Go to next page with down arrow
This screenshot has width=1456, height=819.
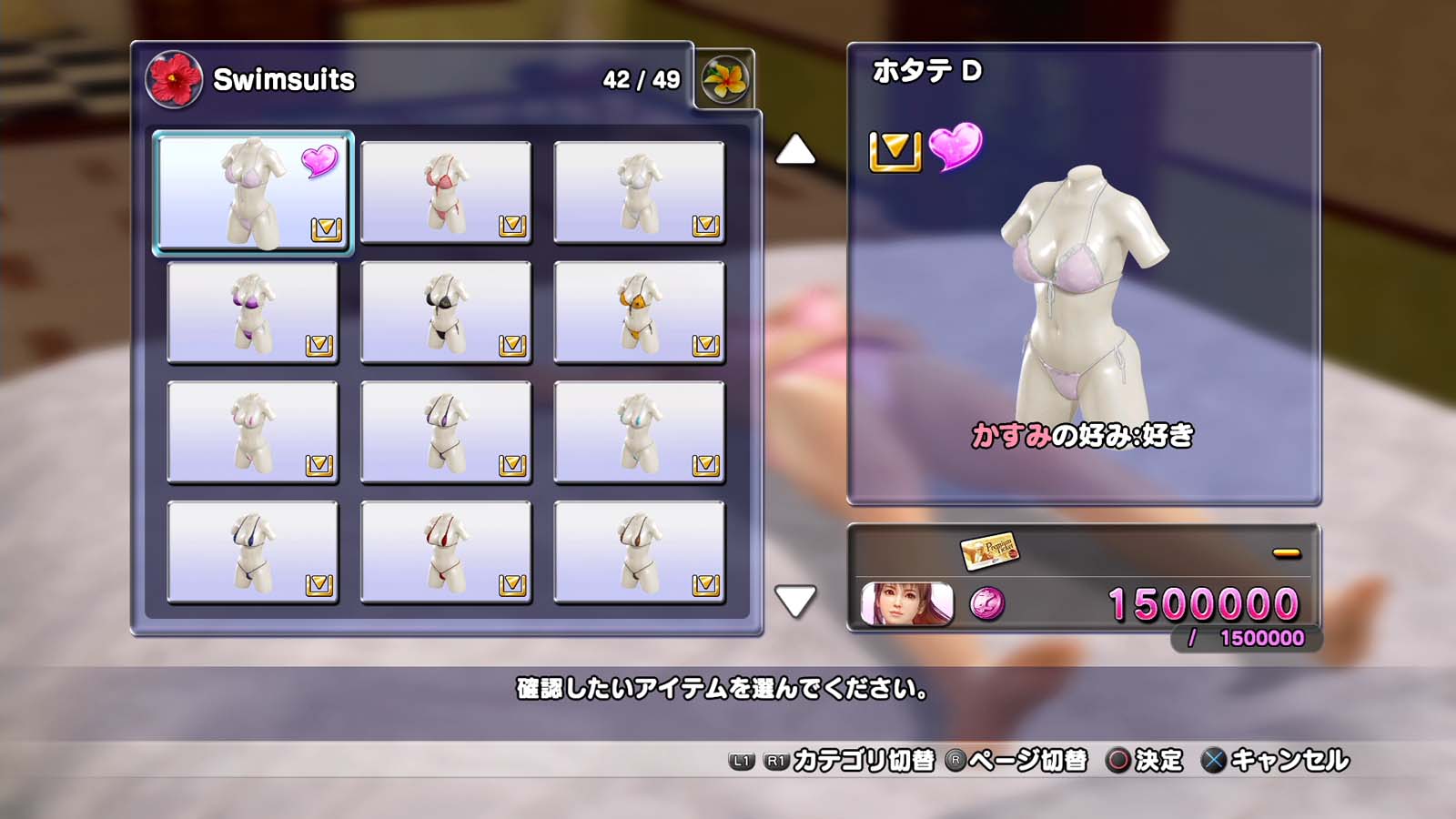pos(795,601)
